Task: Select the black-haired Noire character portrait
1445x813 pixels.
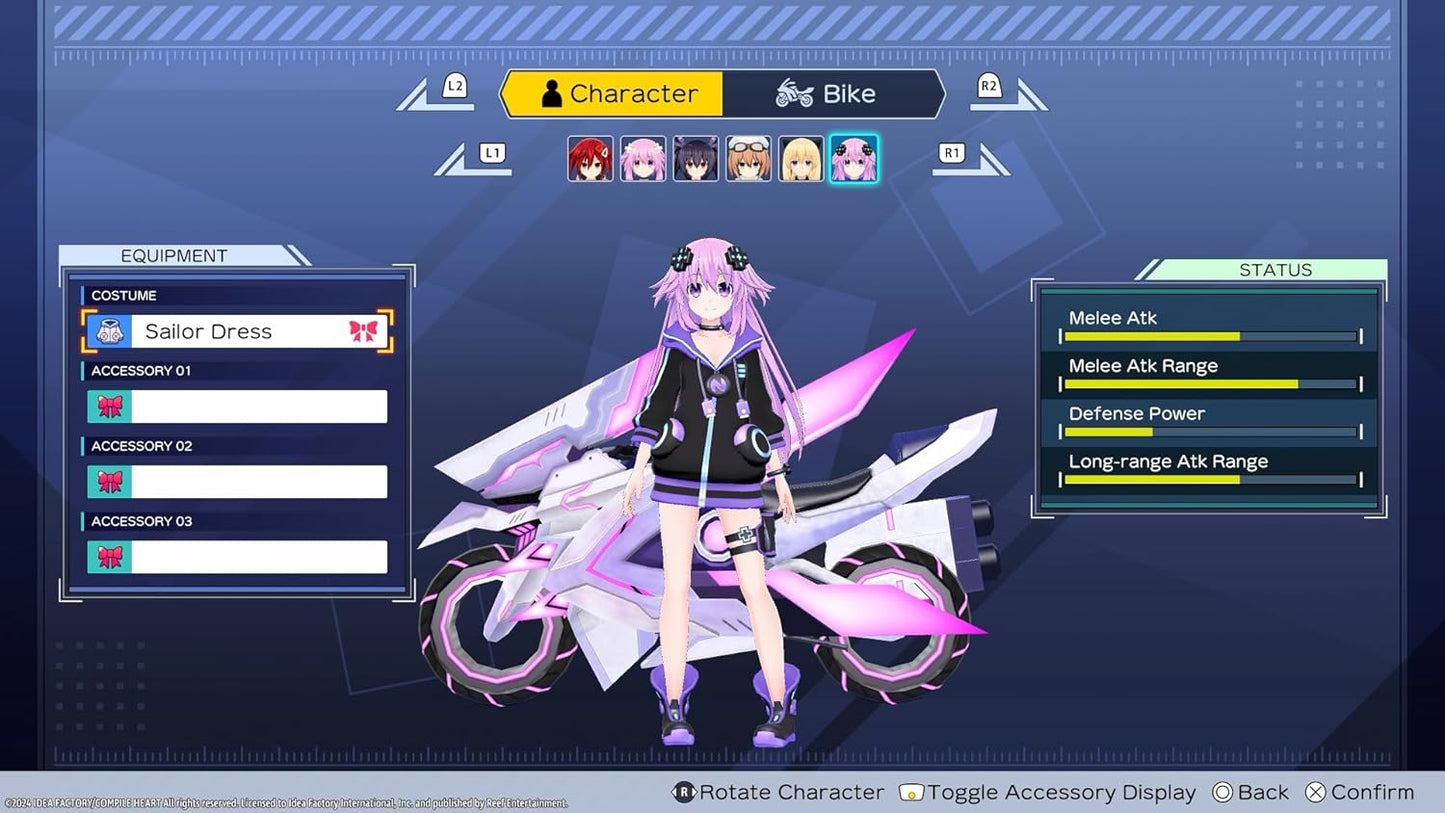Action: (x=695, y=158)
